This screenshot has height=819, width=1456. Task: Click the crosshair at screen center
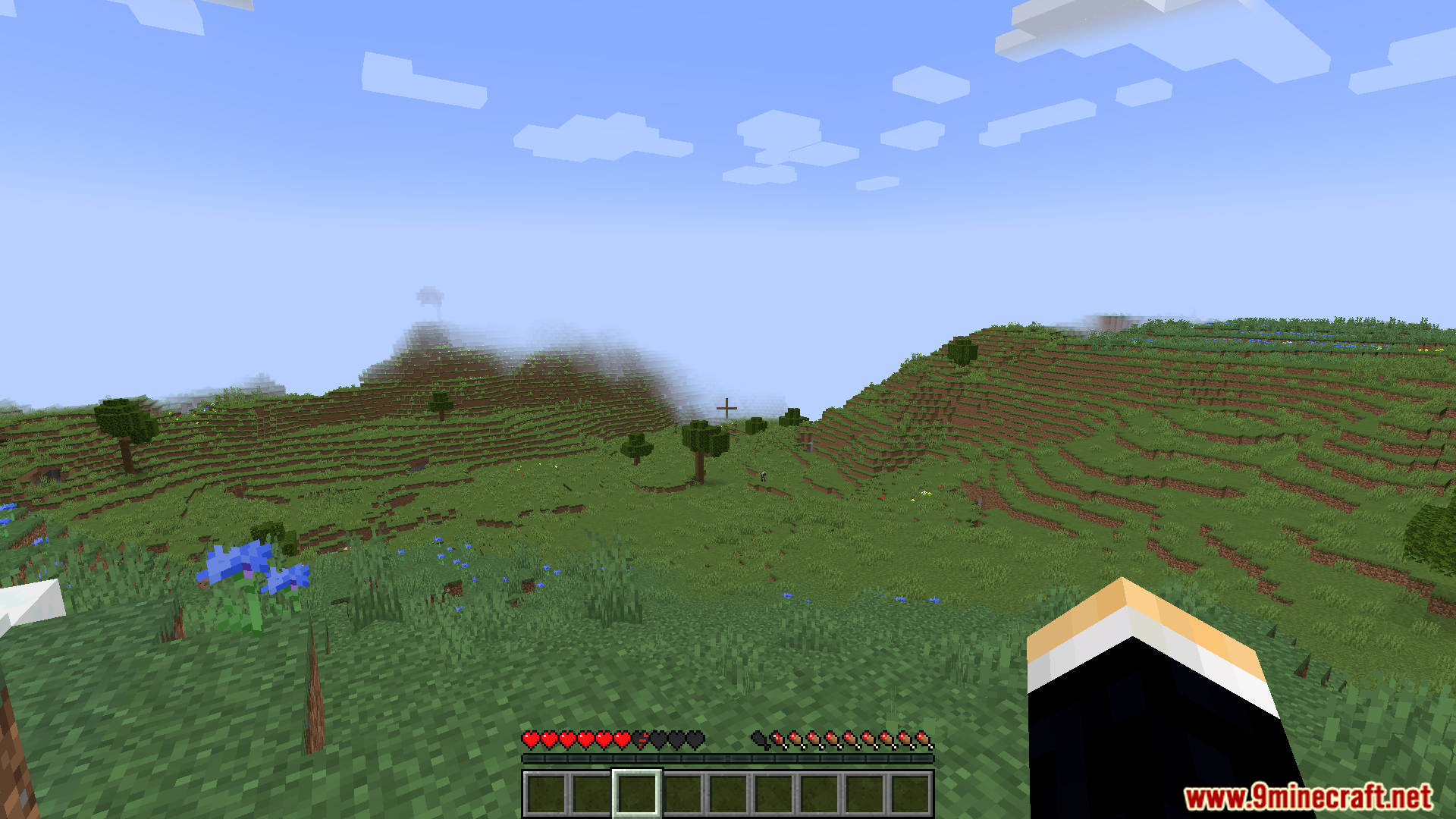726,407
